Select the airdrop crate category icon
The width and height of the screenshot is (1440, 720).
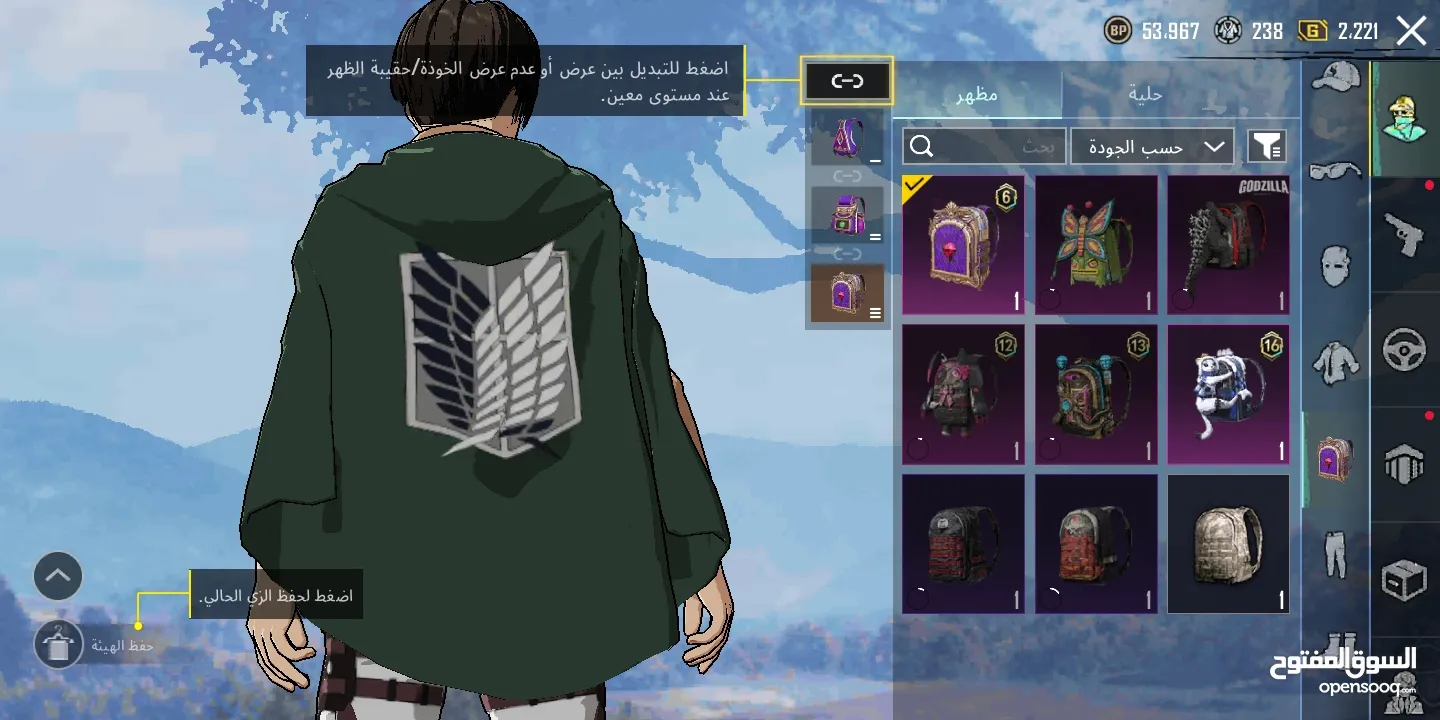click(1402, 578)
